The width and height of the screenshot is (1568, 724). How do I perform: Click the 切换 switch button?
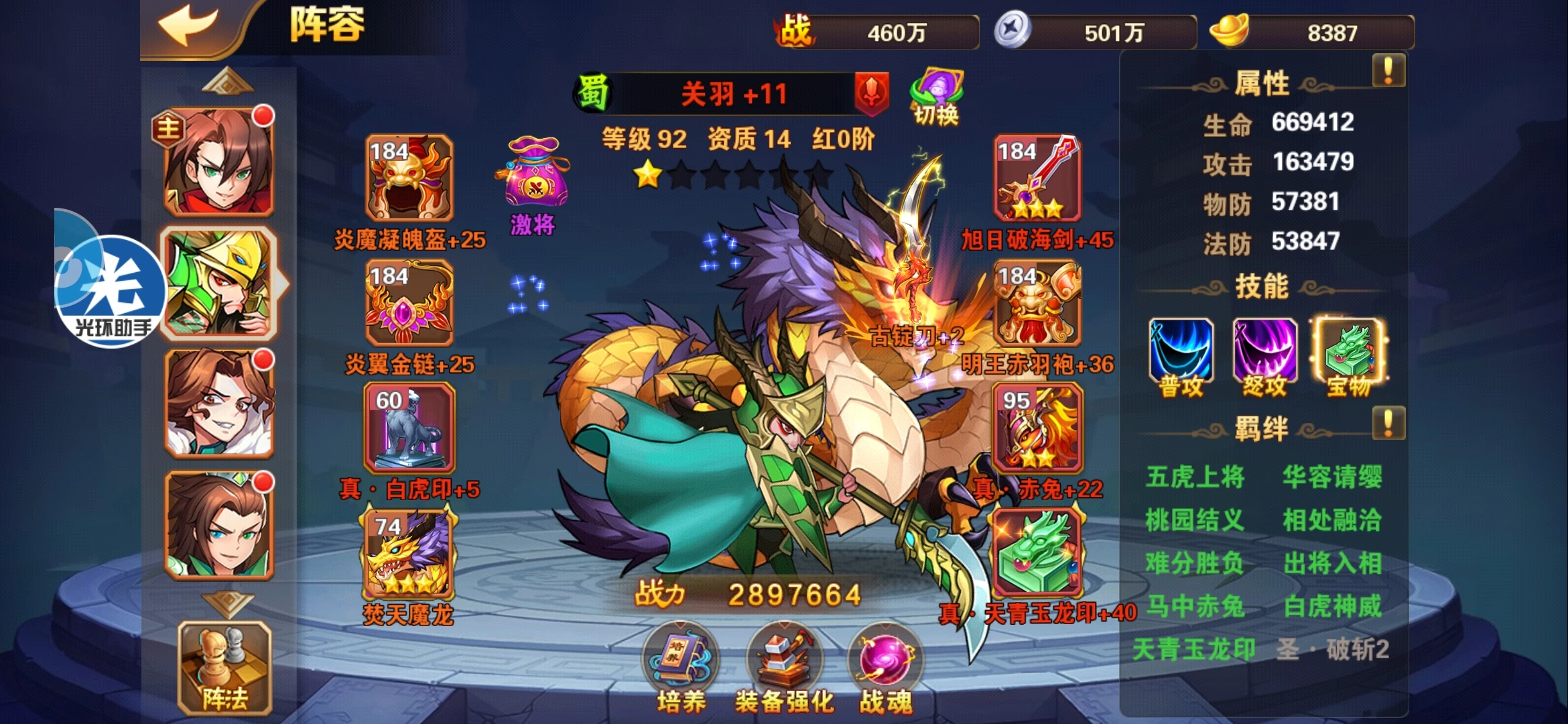[936, 98]
